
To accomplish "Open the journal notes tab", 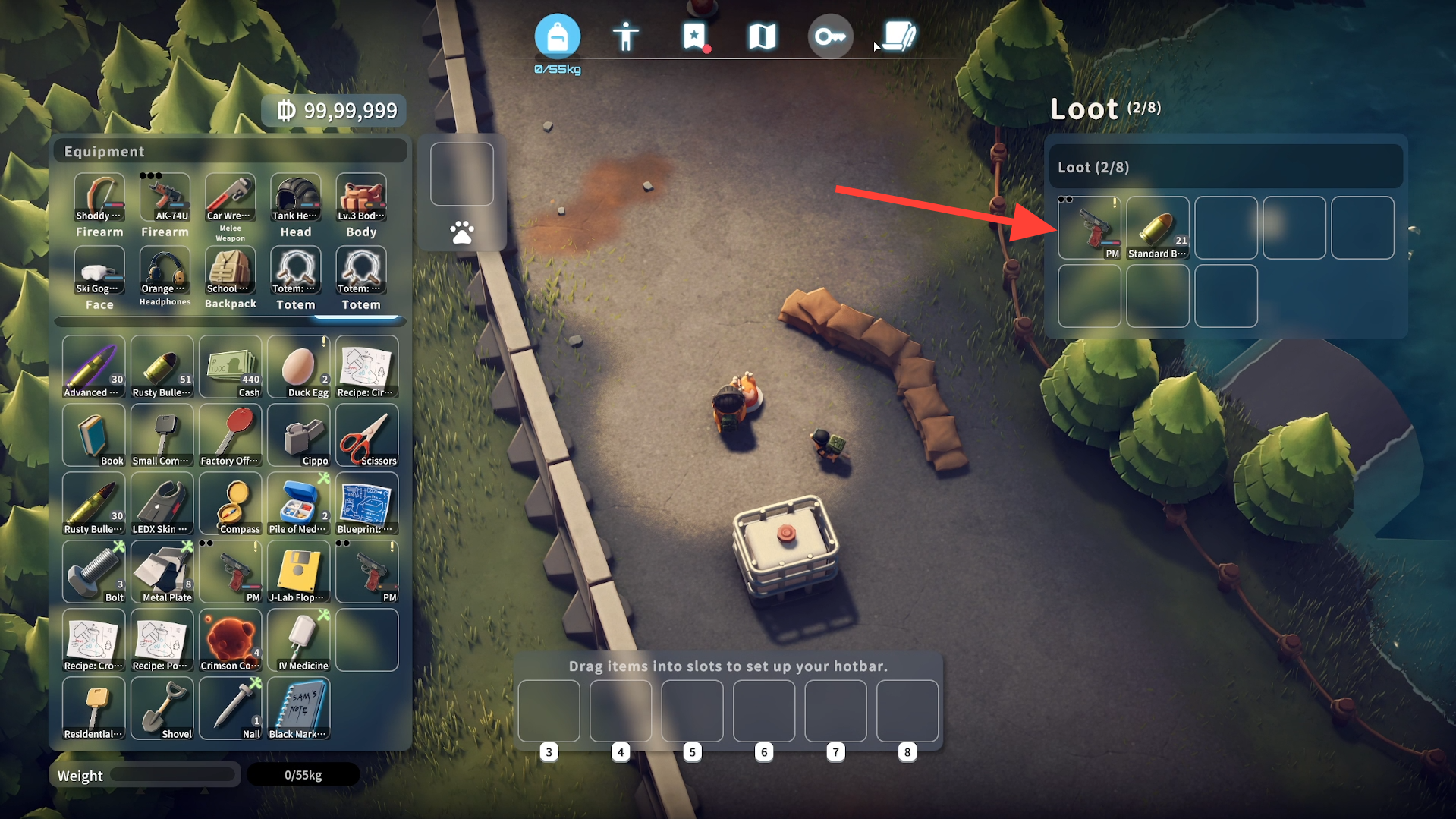I will [899, 36].
